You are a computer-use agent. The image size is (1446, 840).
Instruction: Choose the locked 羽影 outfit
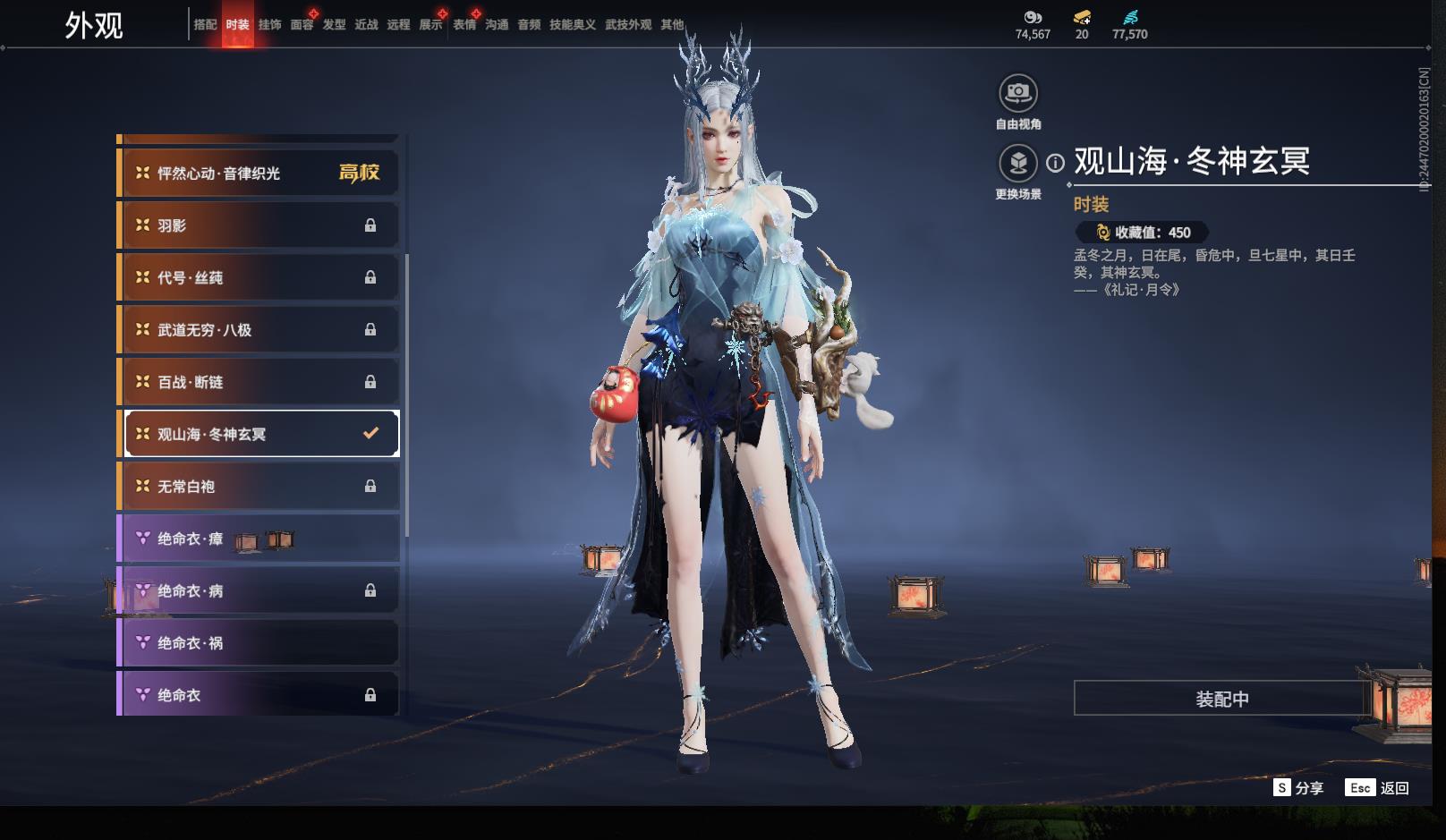point(259,225)
